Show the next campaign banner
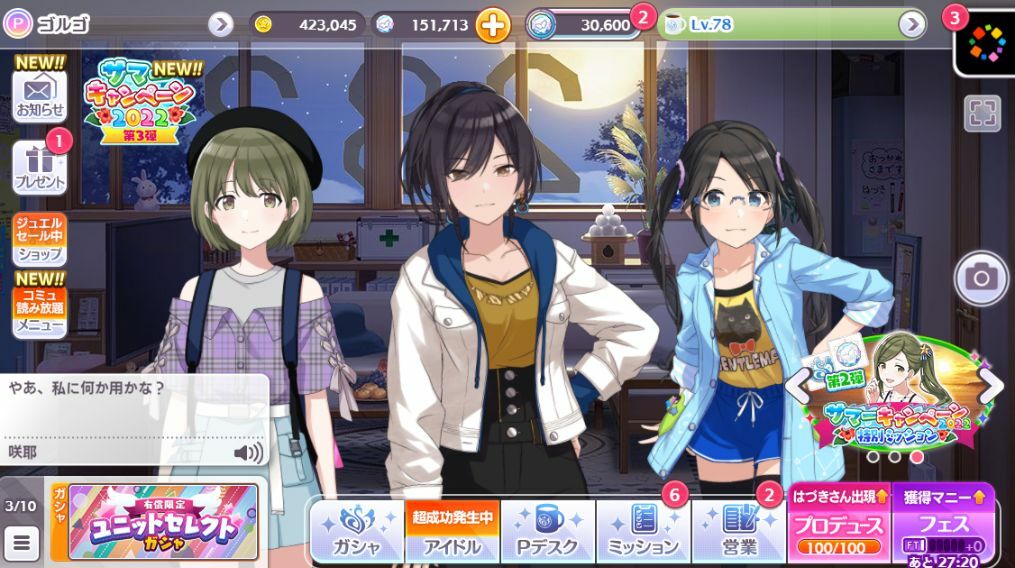This screenshot has height=568, width=1015. tap(990, 385)
